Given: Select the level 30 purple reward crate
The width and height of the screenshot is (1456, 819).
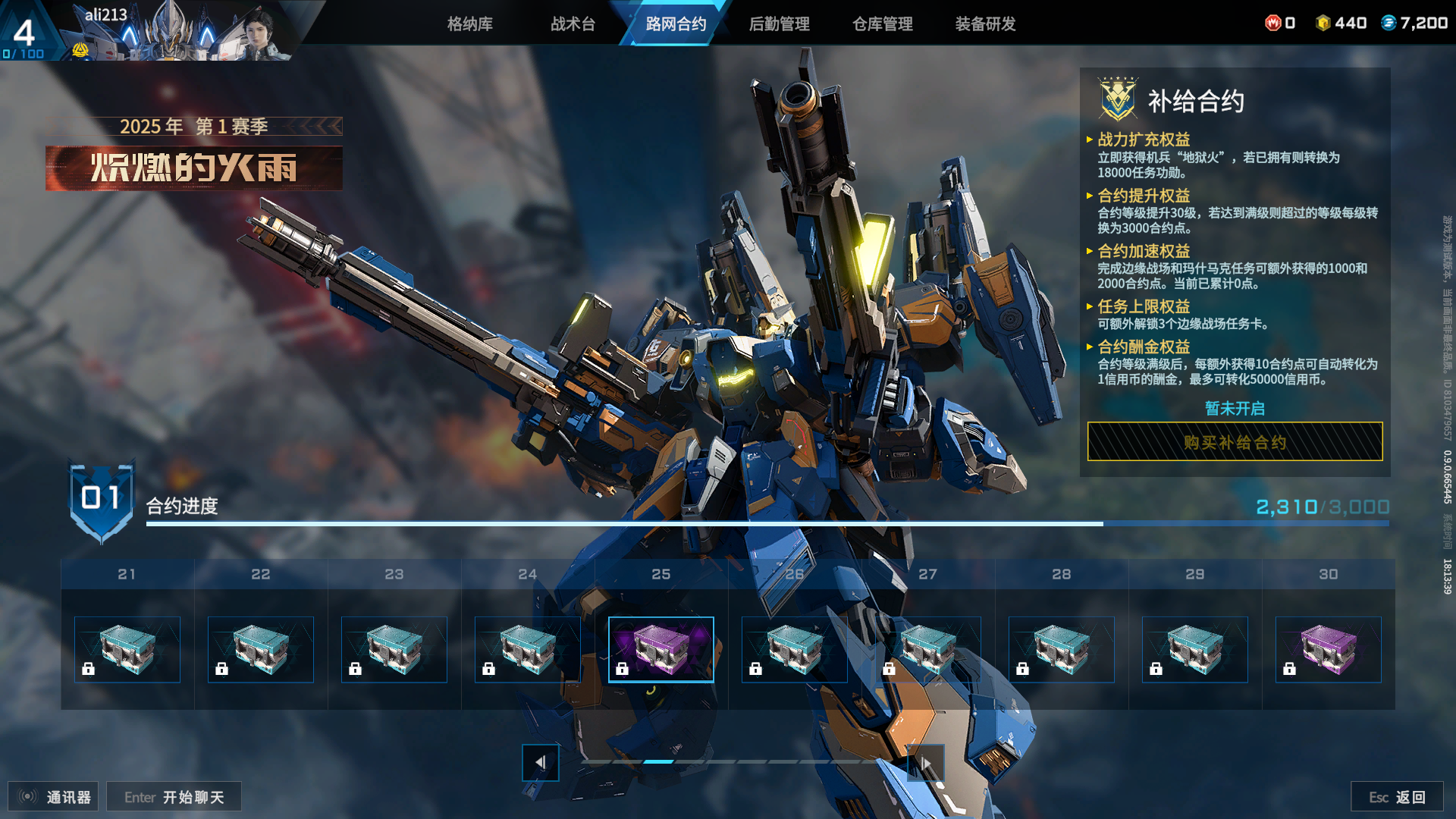Looking at the screenshot, I should click(x=1328, y=650).
